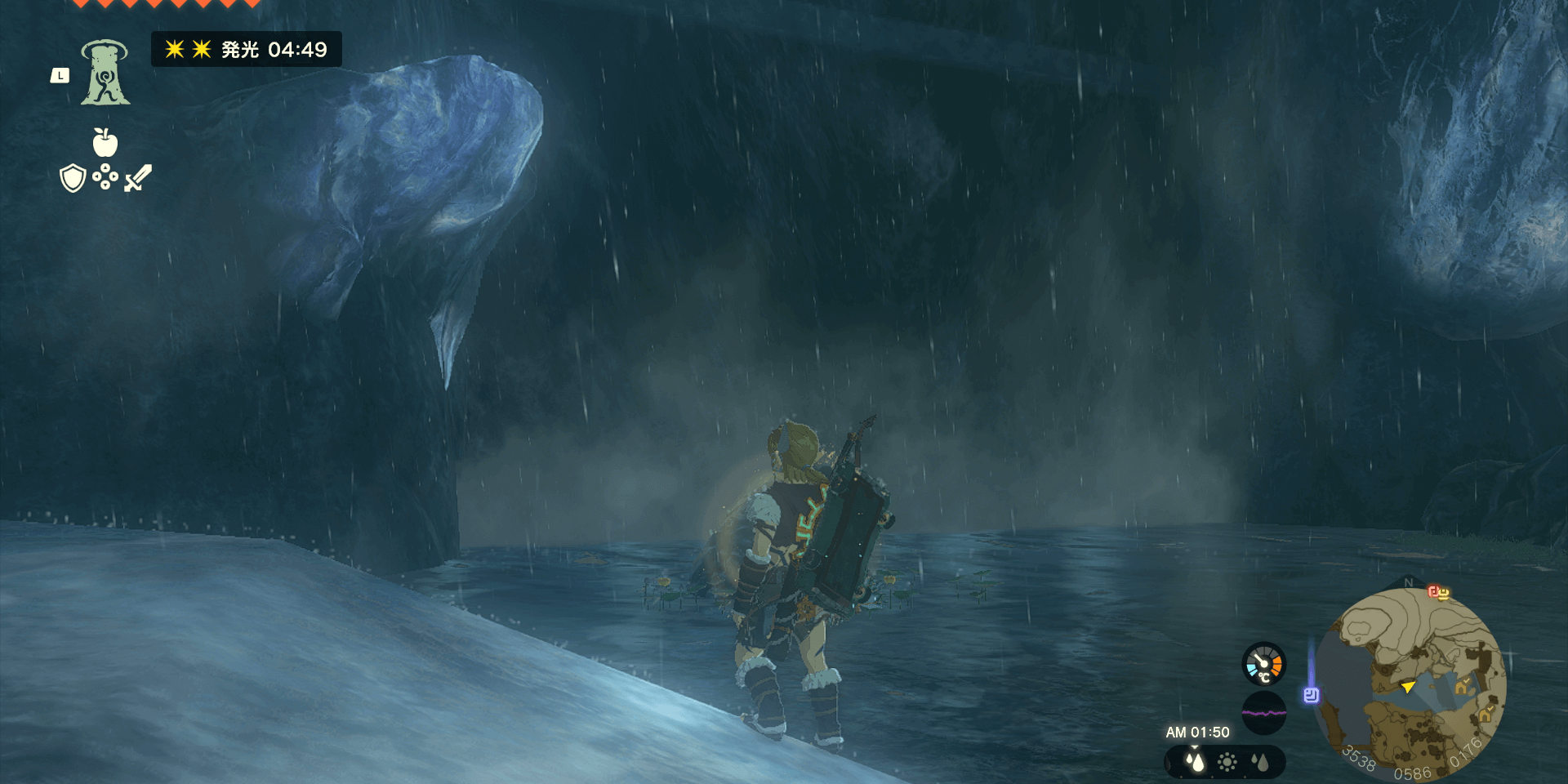Click the red shrine marker atop minimap
This screenshot has height=784, width=1568.
[1438, 592]
